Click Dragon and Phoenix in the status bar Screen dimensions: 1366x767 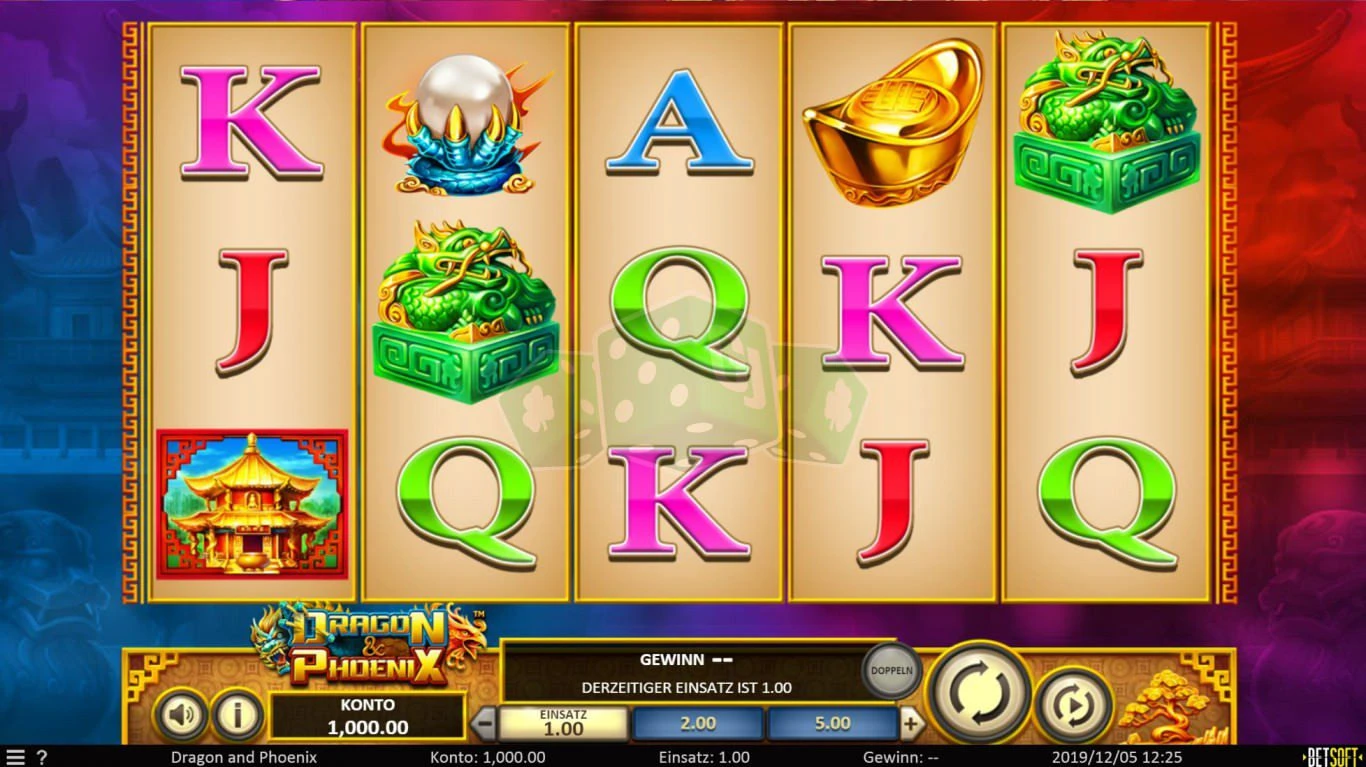click(x=242, y=757)
